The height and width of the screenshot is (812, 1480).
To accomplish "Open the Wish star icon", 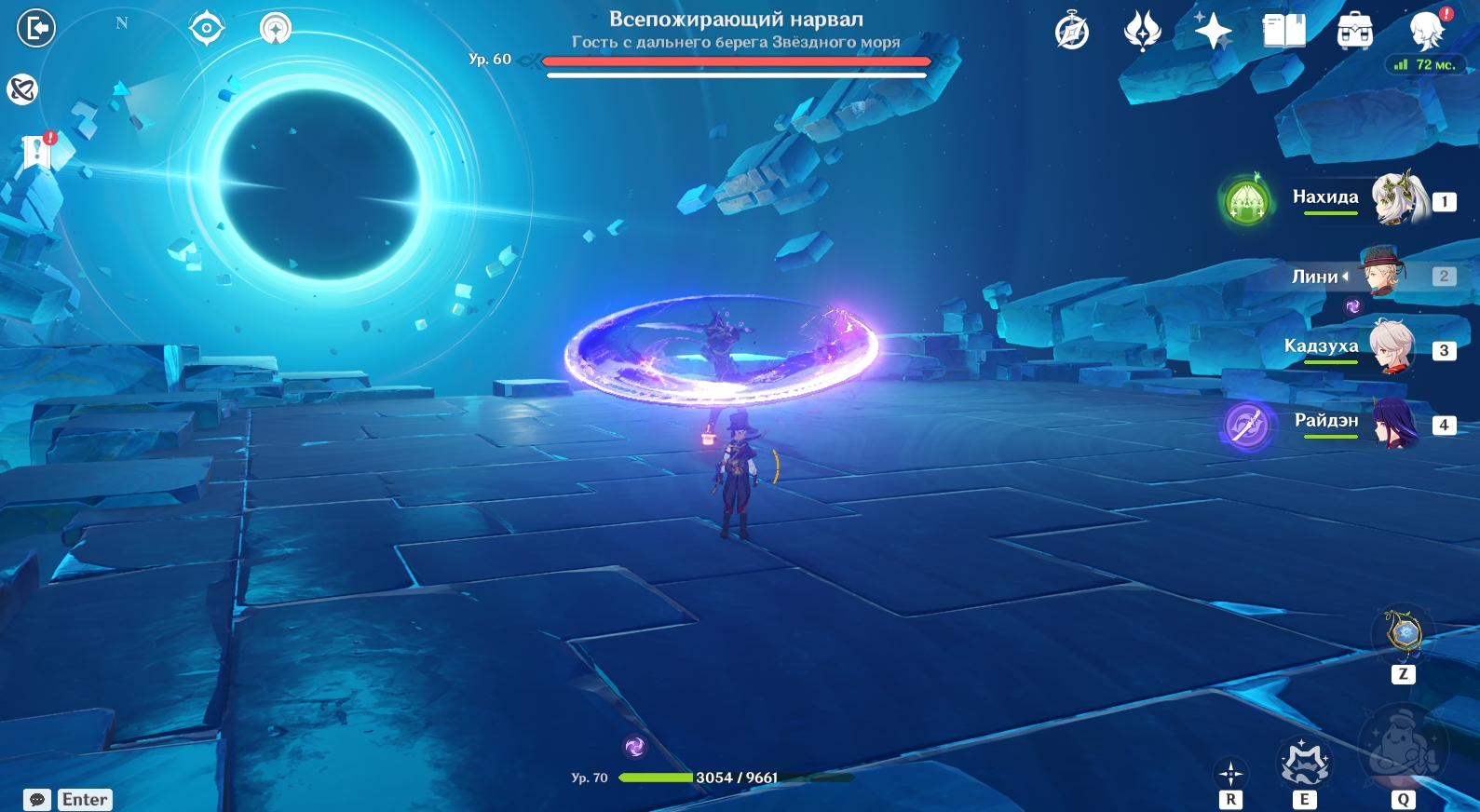I will point(1213,31).
